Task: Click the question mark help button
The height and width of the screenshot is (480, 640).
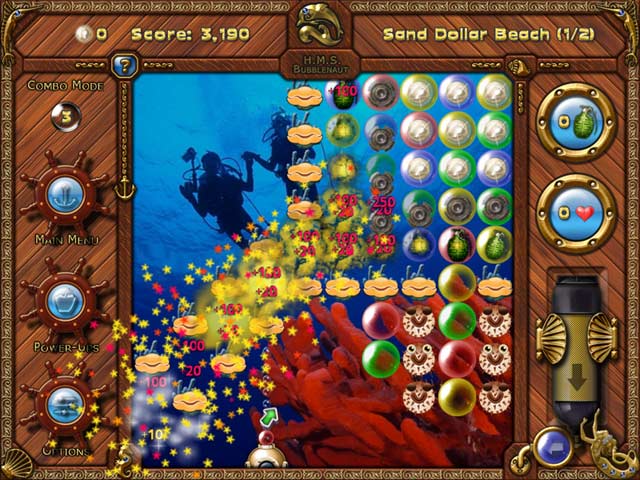Action: click(124, 66)
